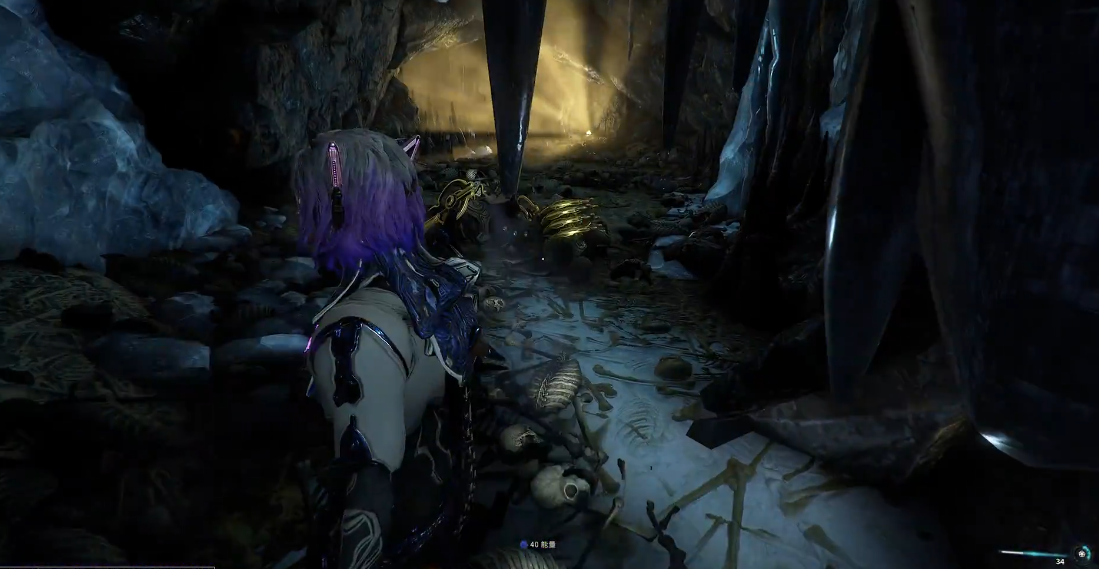
Task: Click the circular weapon icon beside the 34 counter
Action: [1082, 553]
